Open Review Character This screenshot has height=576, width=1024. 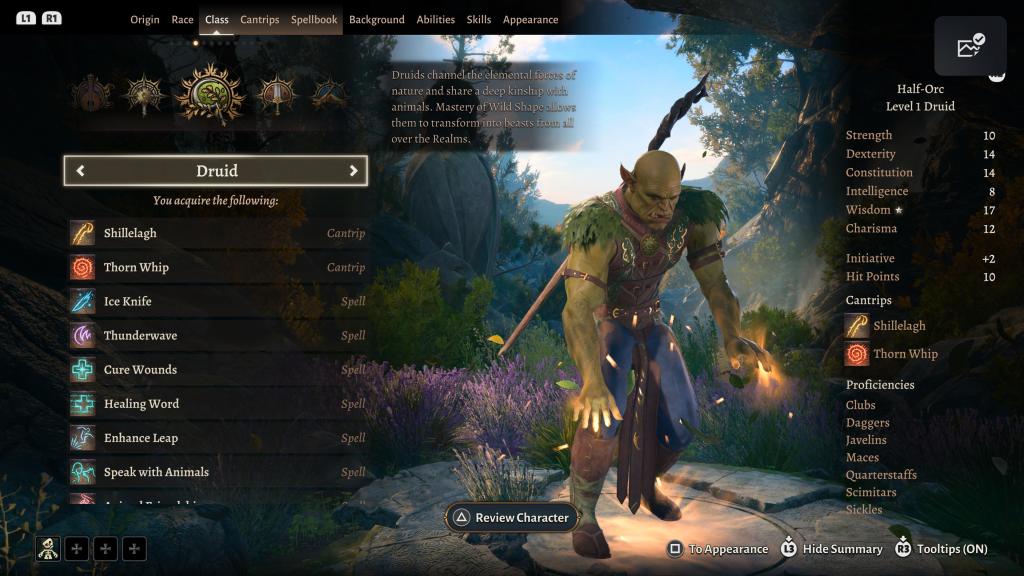tap(511, 518)
